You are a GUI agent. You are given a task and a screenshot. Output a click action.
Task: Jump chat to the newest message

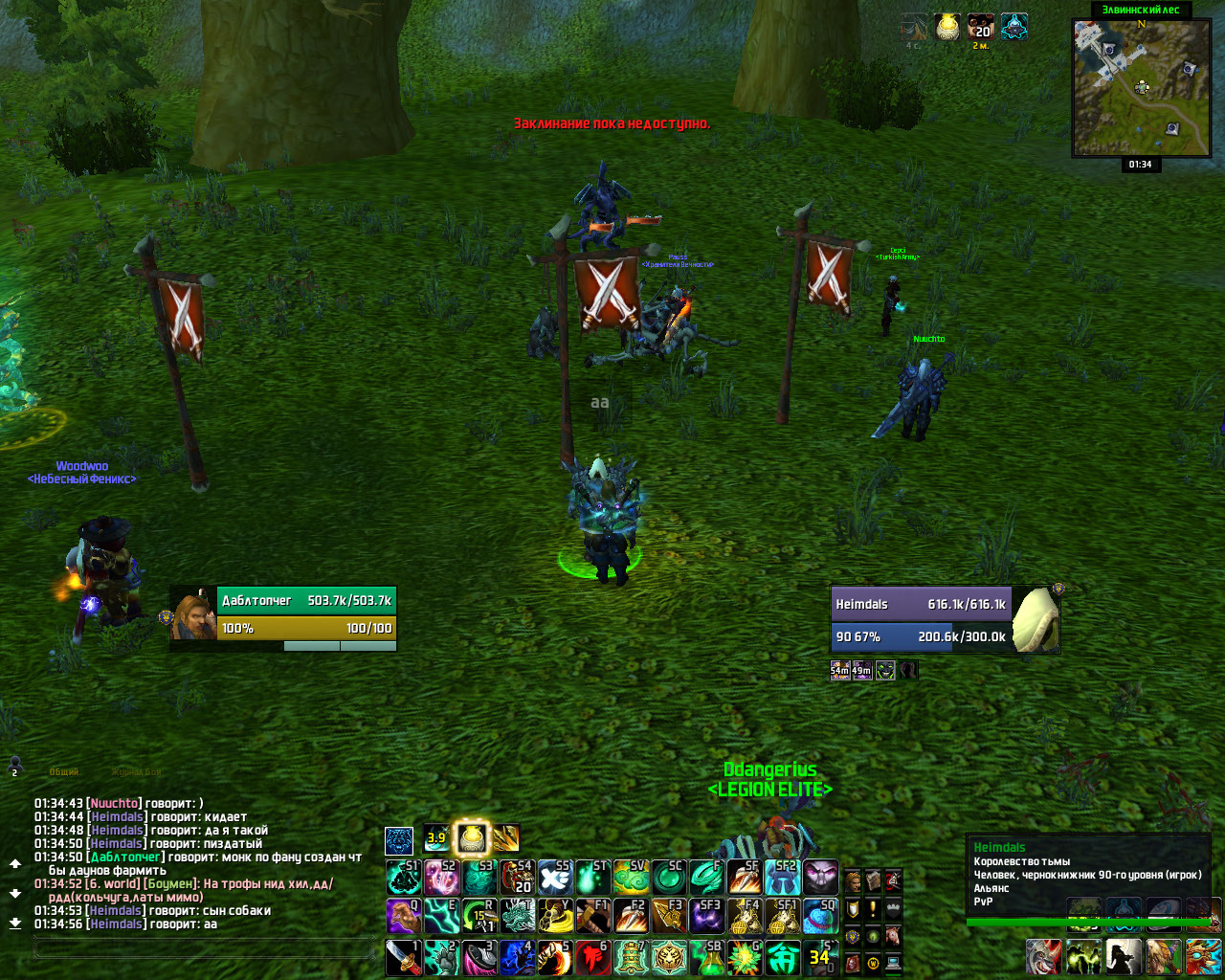[15, 924]
